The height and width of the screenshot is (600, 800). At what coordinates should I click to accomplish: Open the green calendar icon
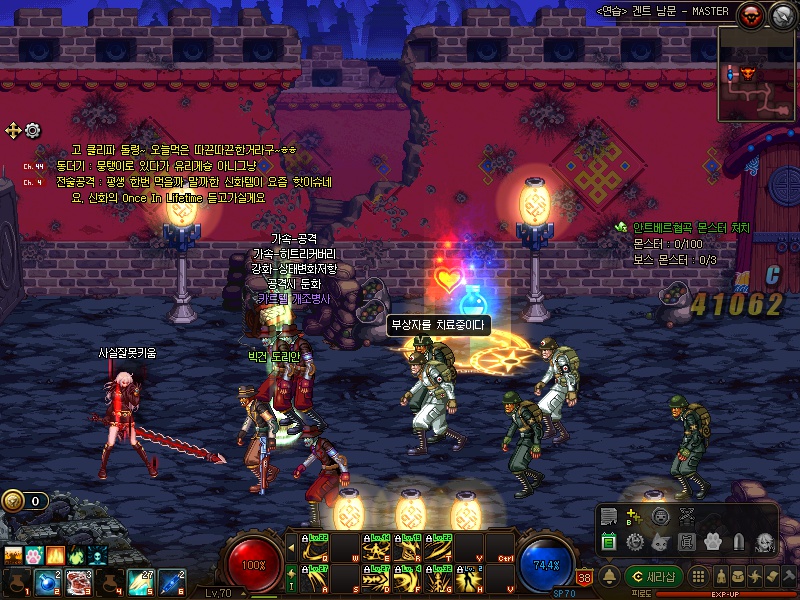pos(609,542)
